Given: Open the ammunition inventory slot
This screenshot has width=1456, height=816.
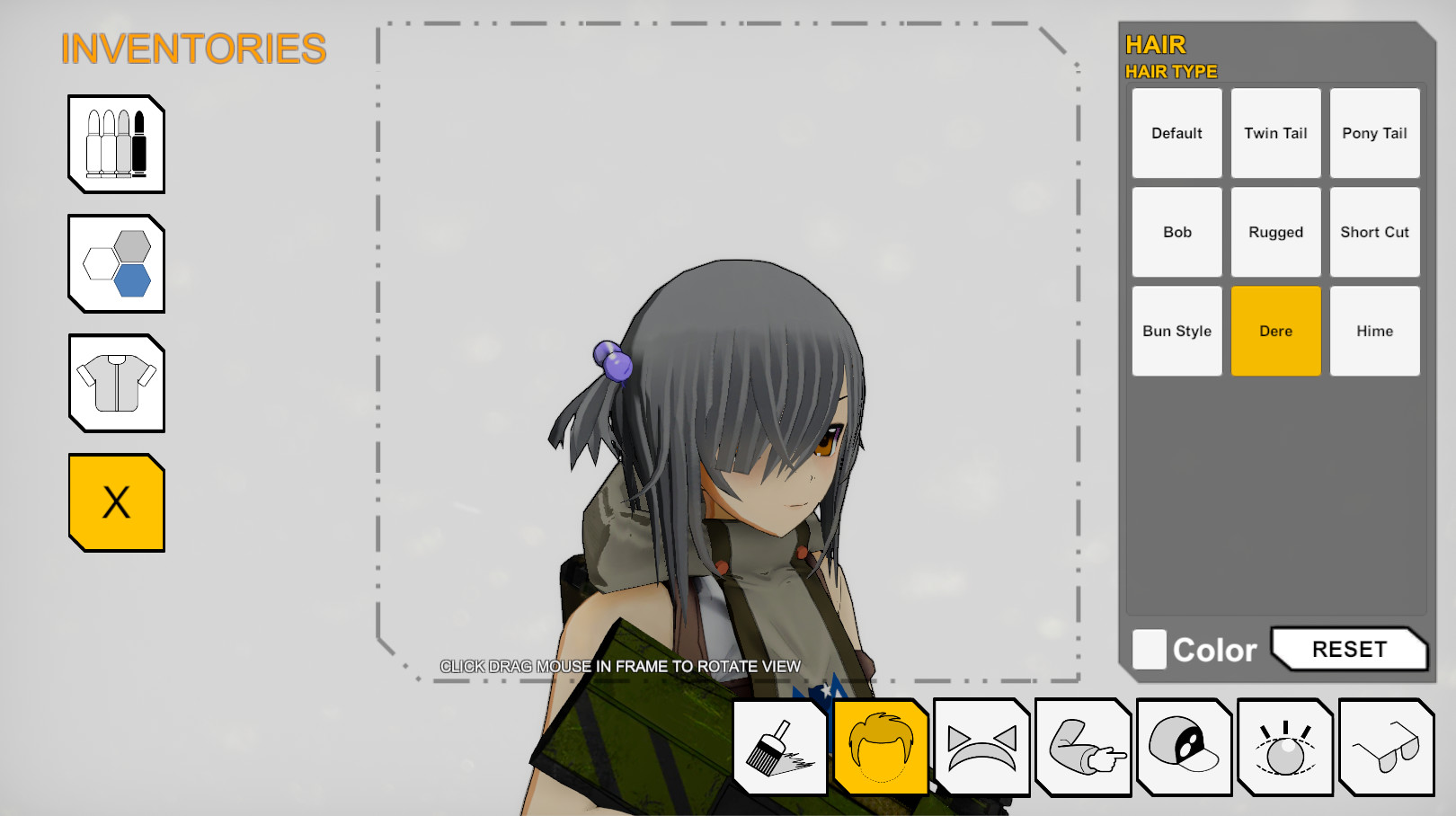Looking at the screenshot, I should 115,145.
